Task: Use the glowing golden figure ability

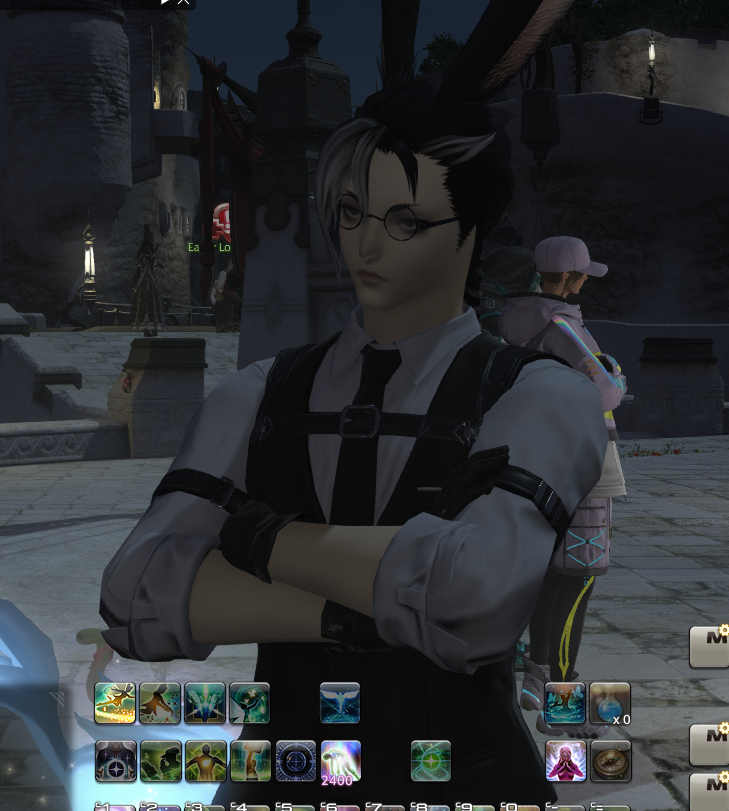Action: 205,760
